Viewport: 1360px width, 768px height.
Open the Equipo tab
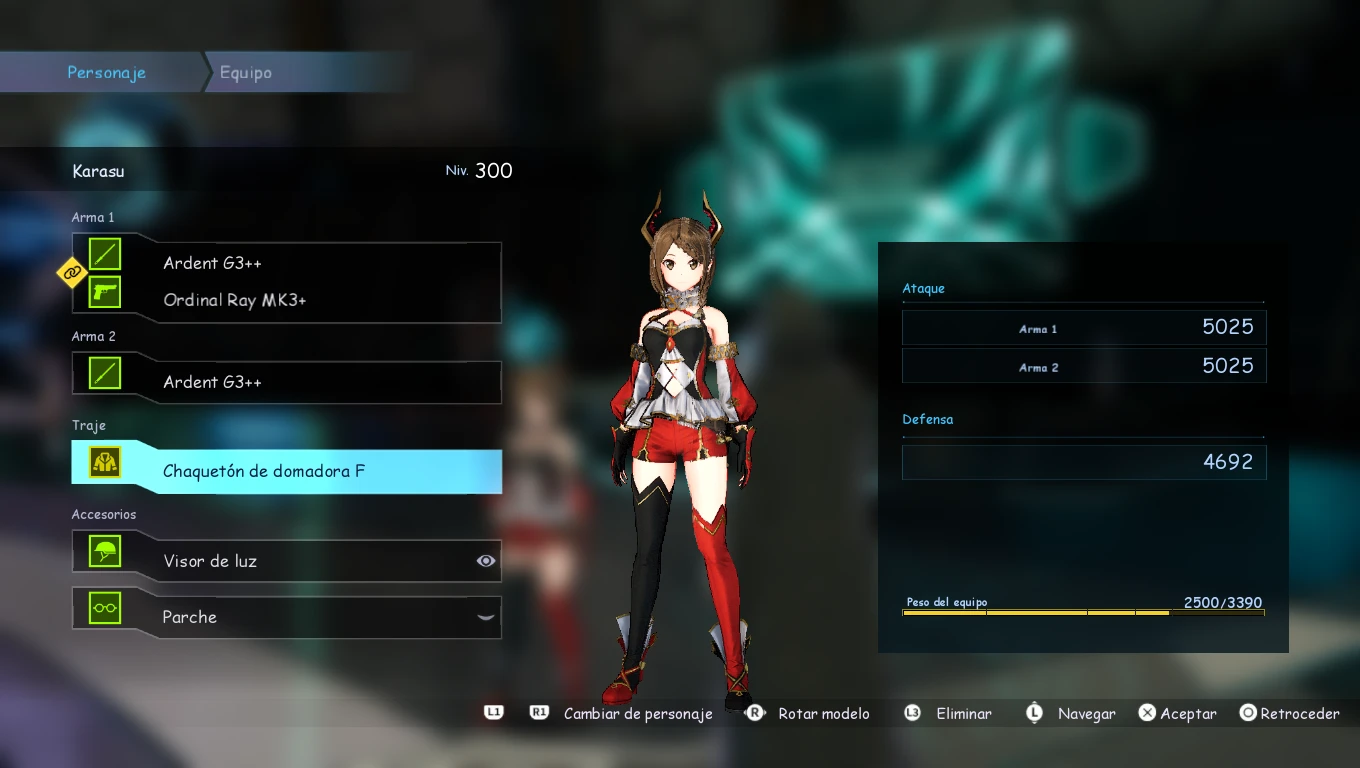point(246,73)
